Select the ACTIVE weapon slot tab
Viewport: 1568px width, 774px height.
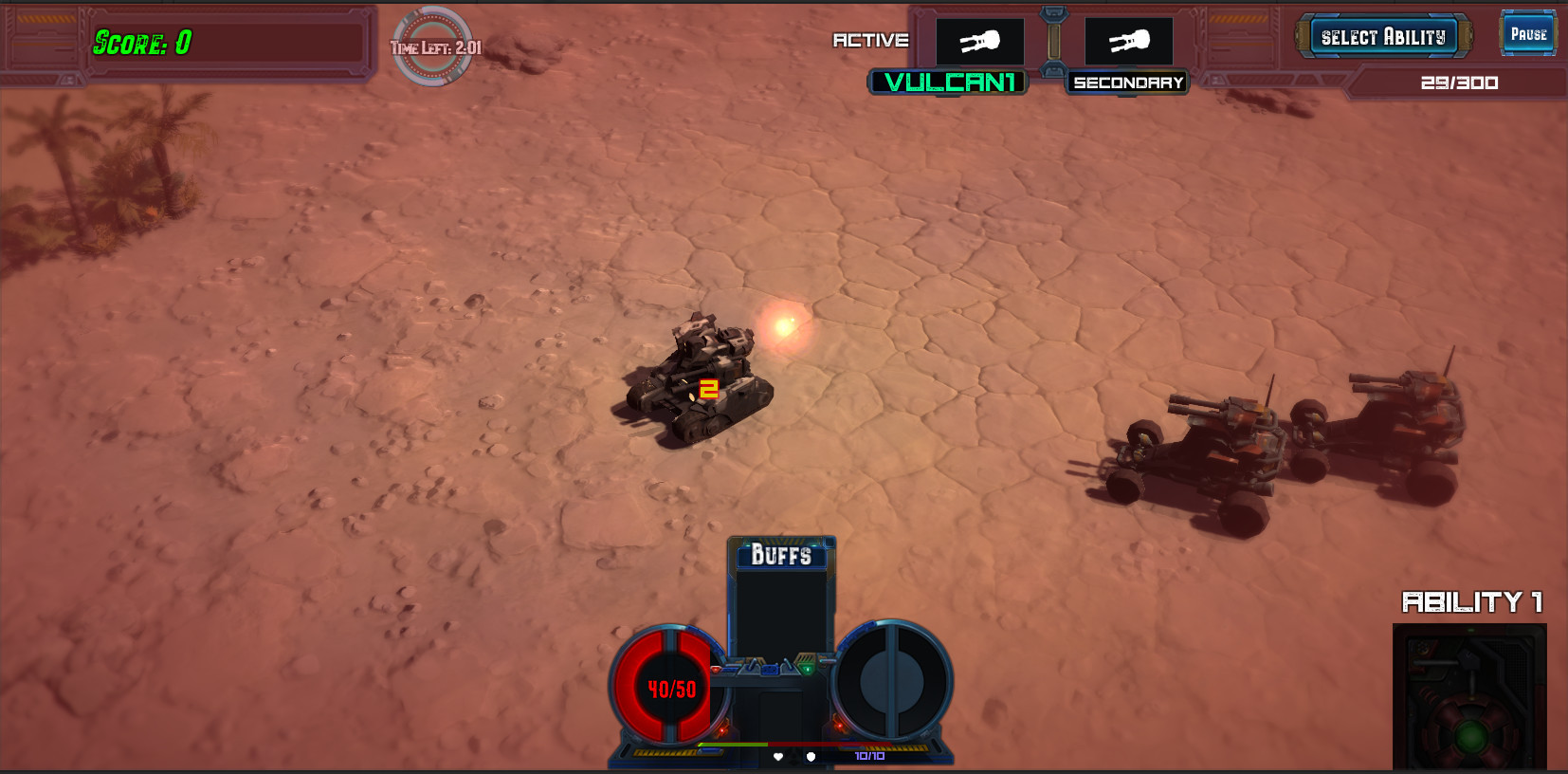tap(870, 41)
